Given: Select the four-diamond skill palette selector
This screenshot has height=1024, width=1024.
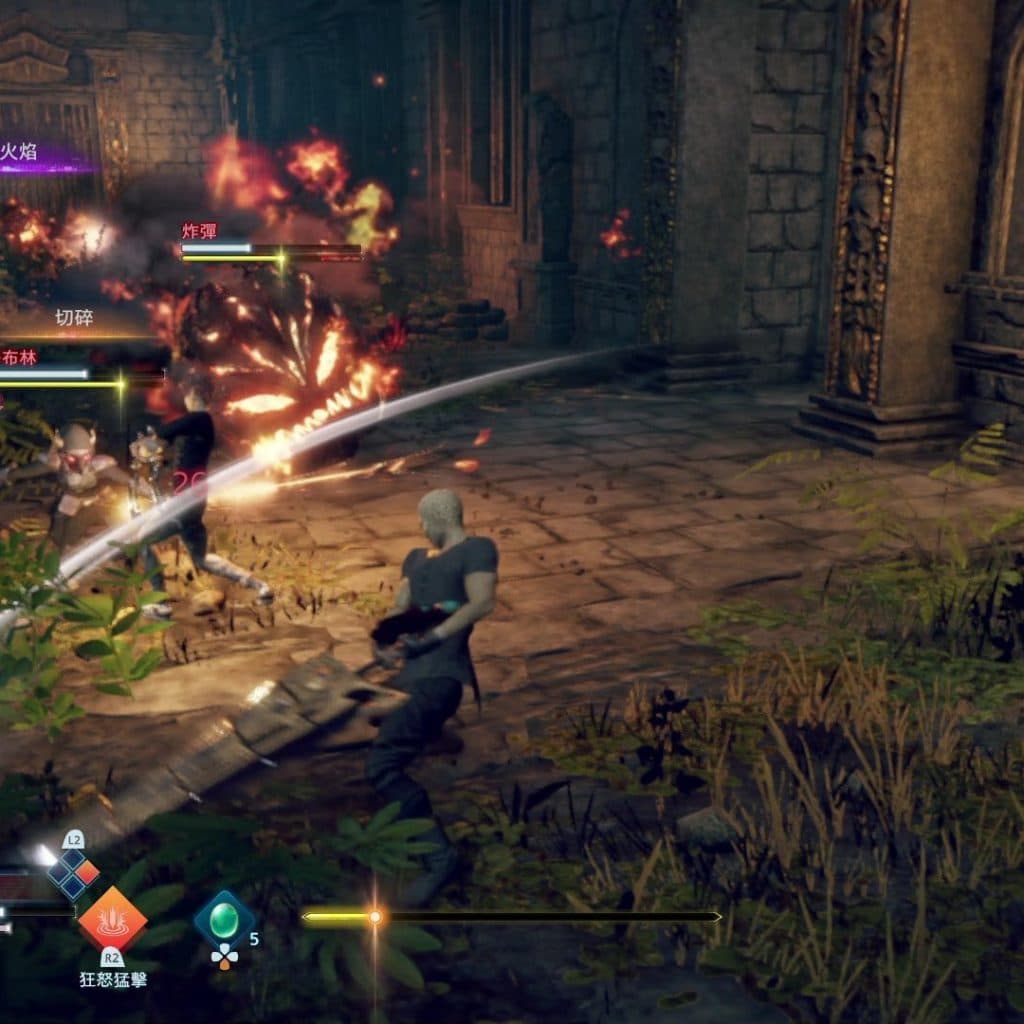Looking at the screenshot, I should 74,871.
